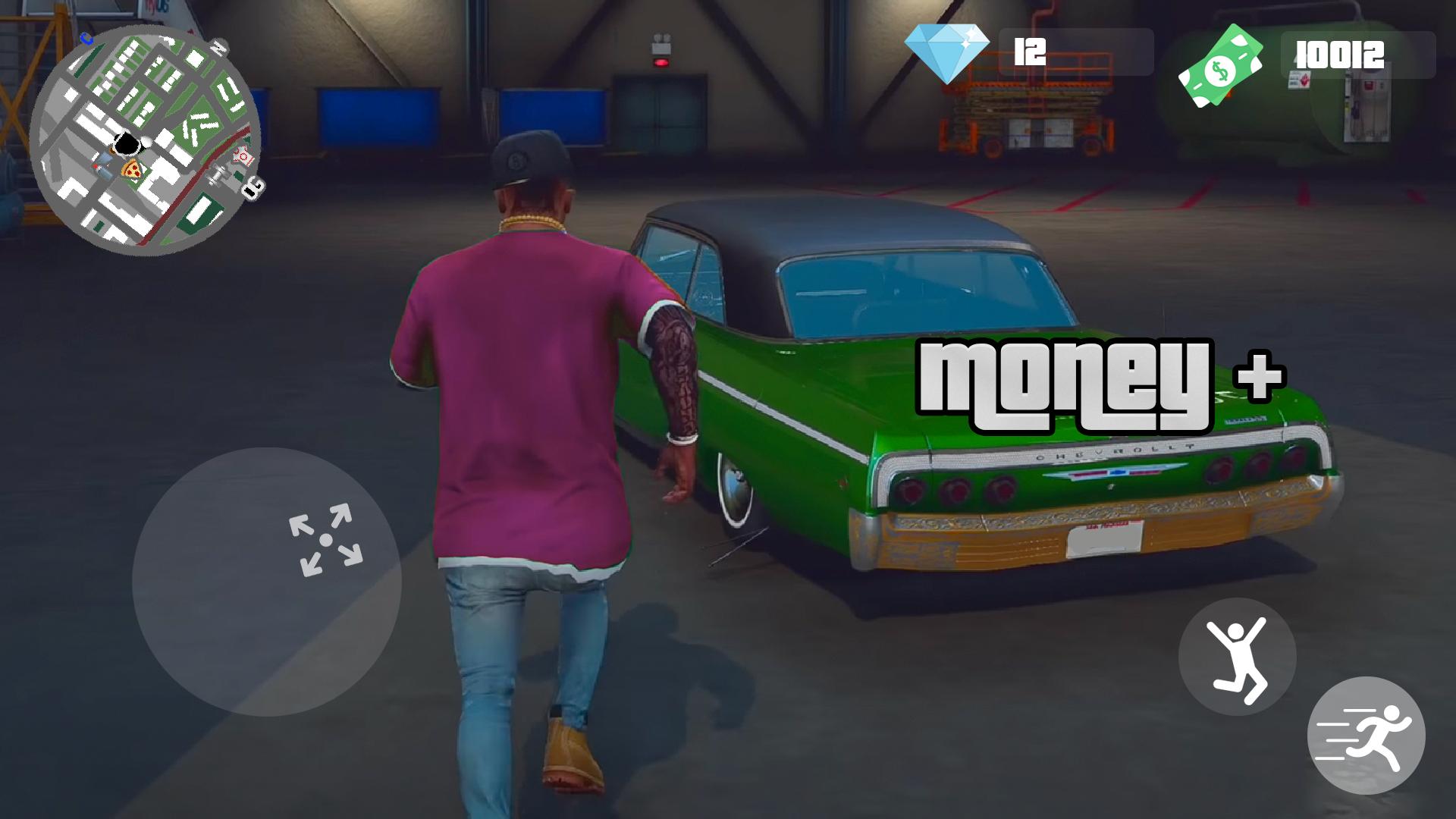Open the cash counter showing 10012
The width and height of the screenshot is (1456, 819).
pyautogui.click(x=1337, y=55)
